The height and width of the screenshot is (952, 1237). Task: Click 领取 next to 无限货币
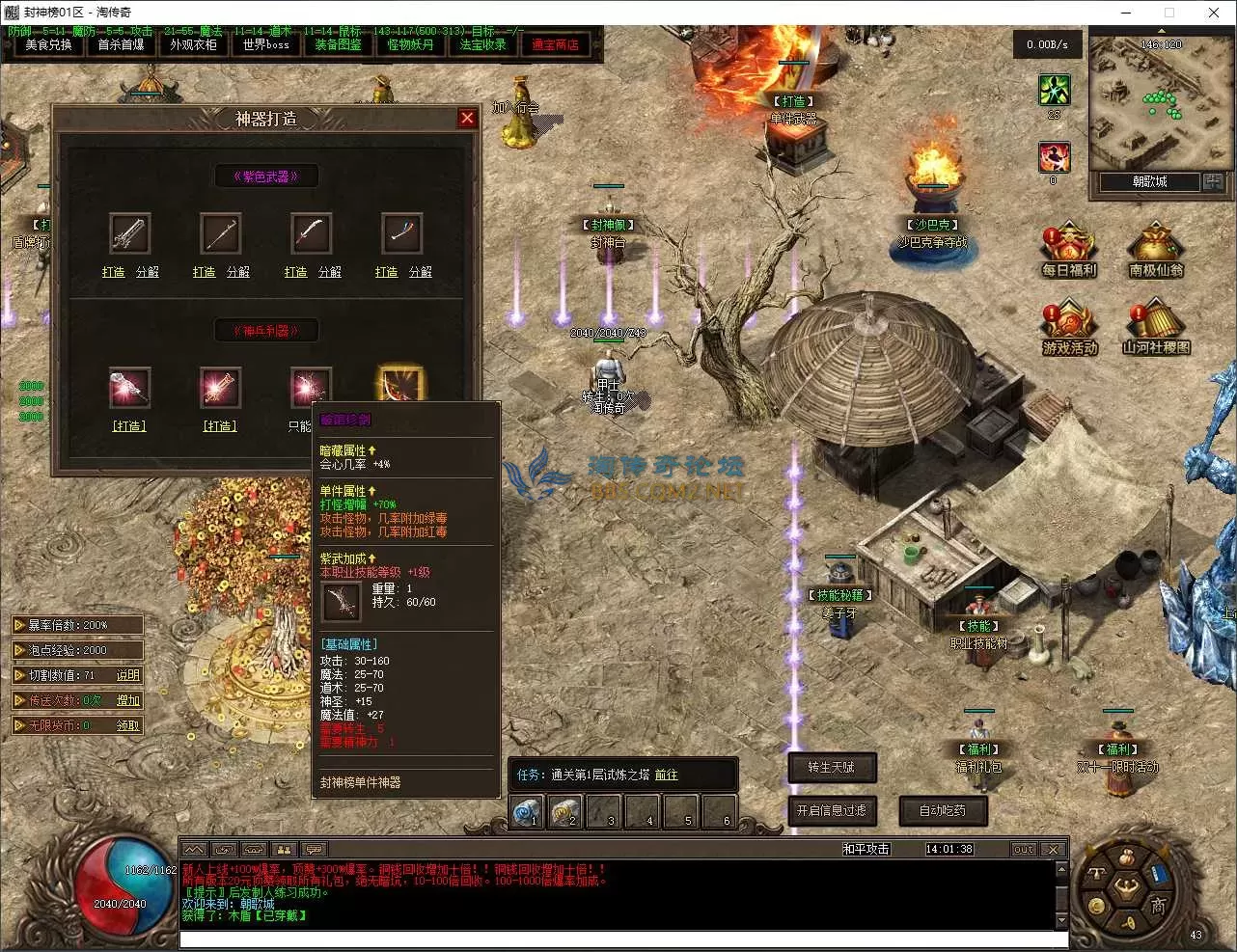click(128, 726)
